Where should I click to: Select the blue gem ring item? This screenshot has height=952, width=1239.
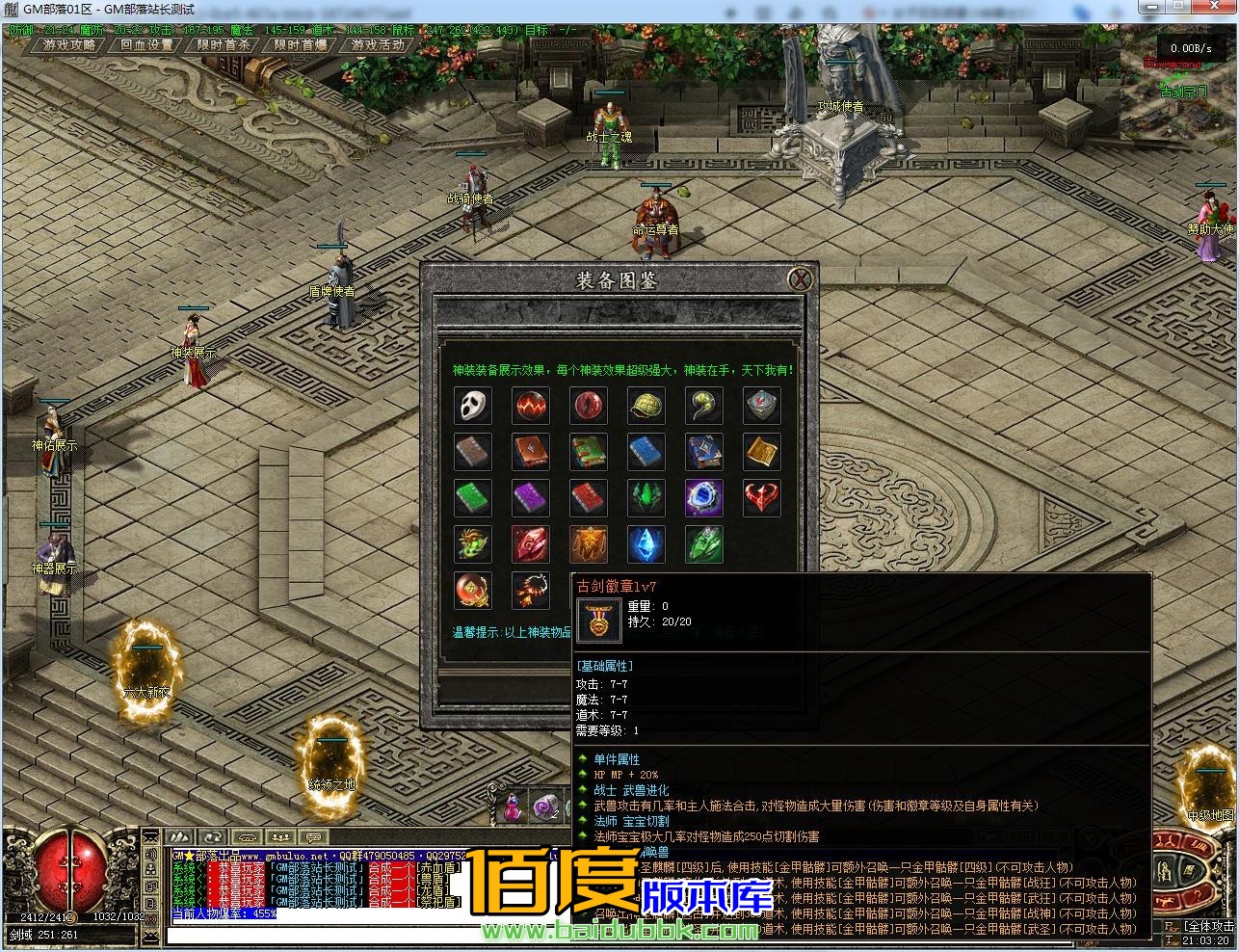tap(703, 498)
